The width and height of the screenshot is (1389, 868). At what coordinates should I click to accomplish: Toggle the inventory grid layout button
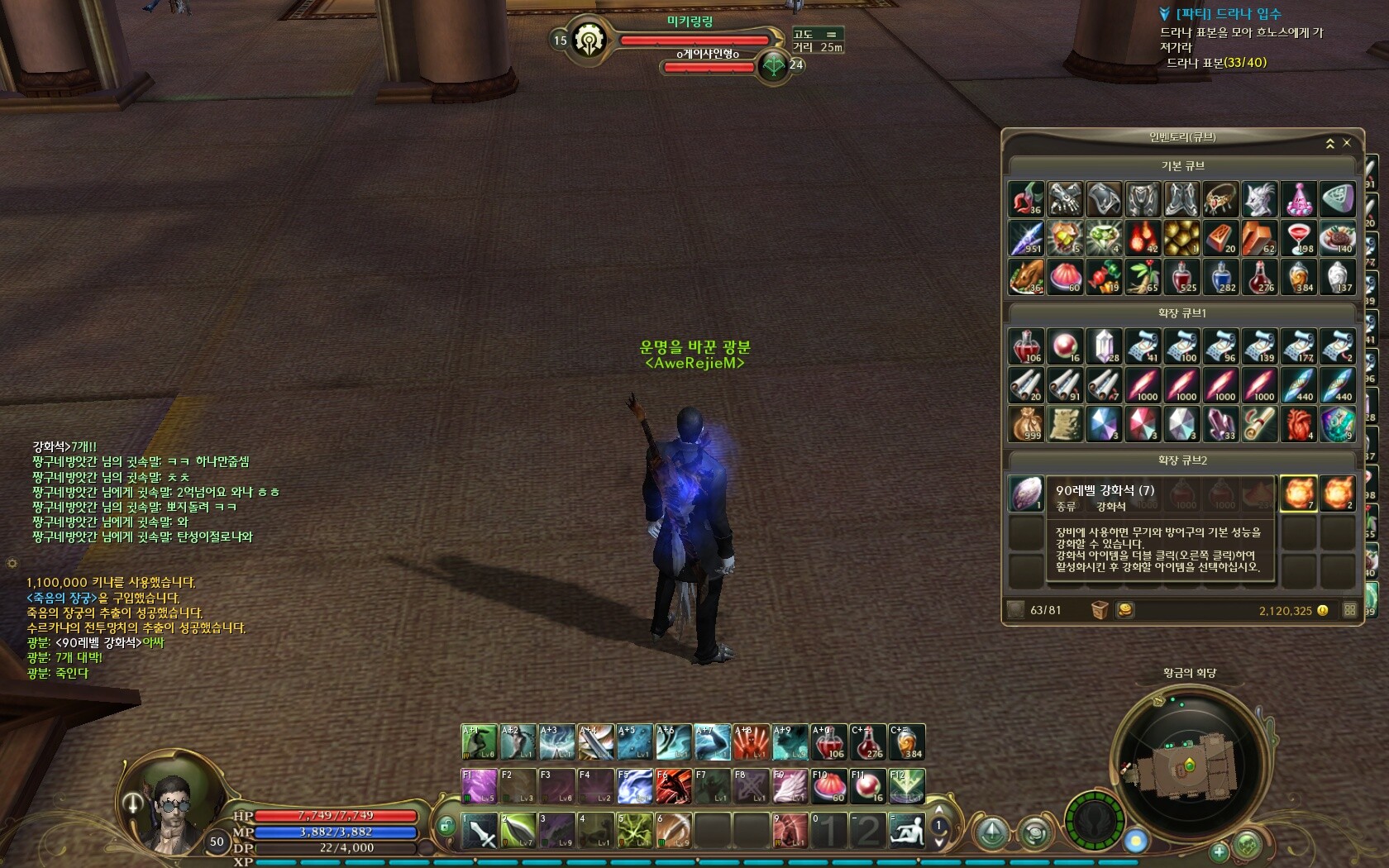[1349, 610]
